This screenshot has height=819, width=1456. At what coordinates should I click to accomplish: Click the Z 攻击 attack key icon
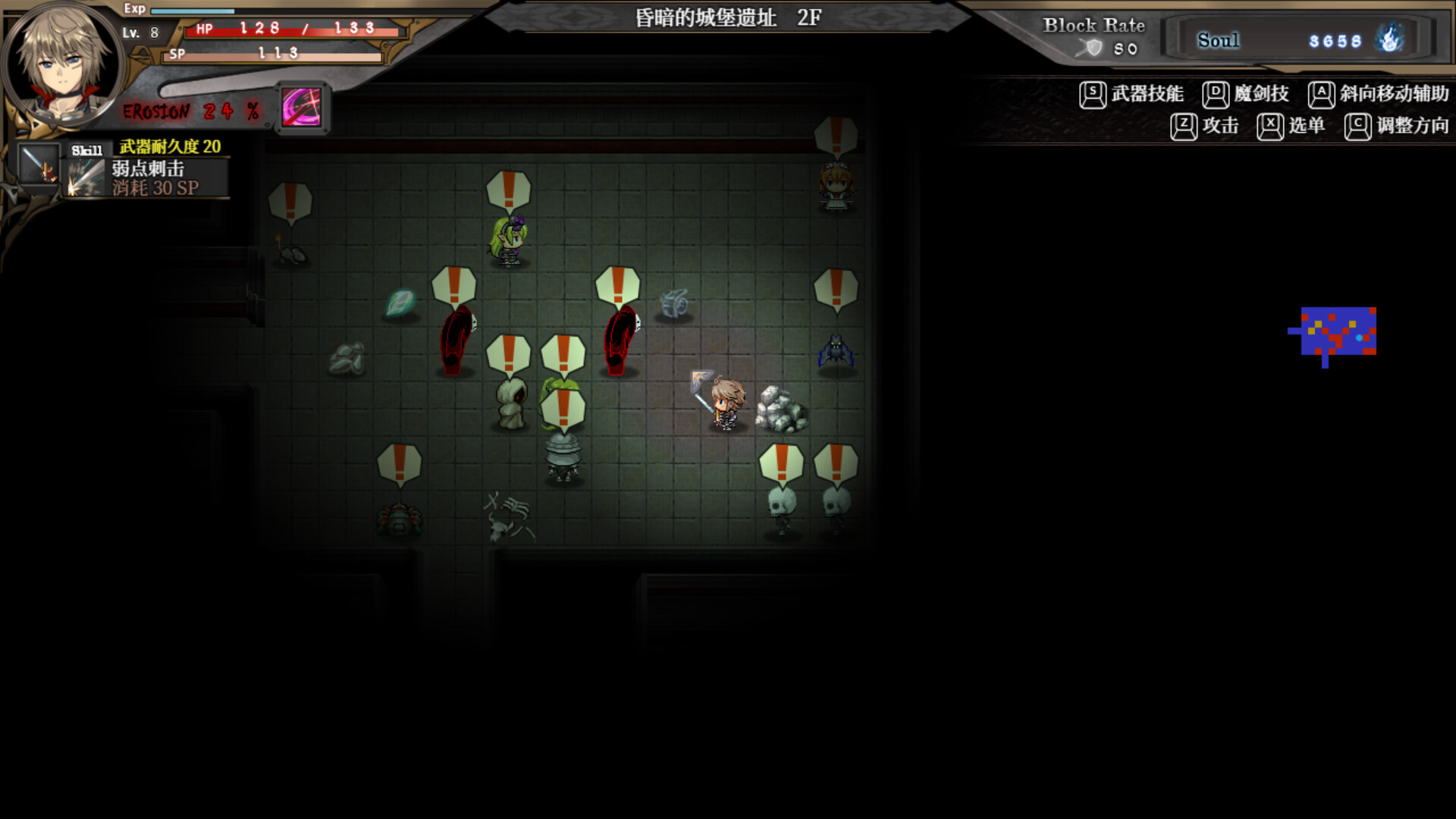1183,126
